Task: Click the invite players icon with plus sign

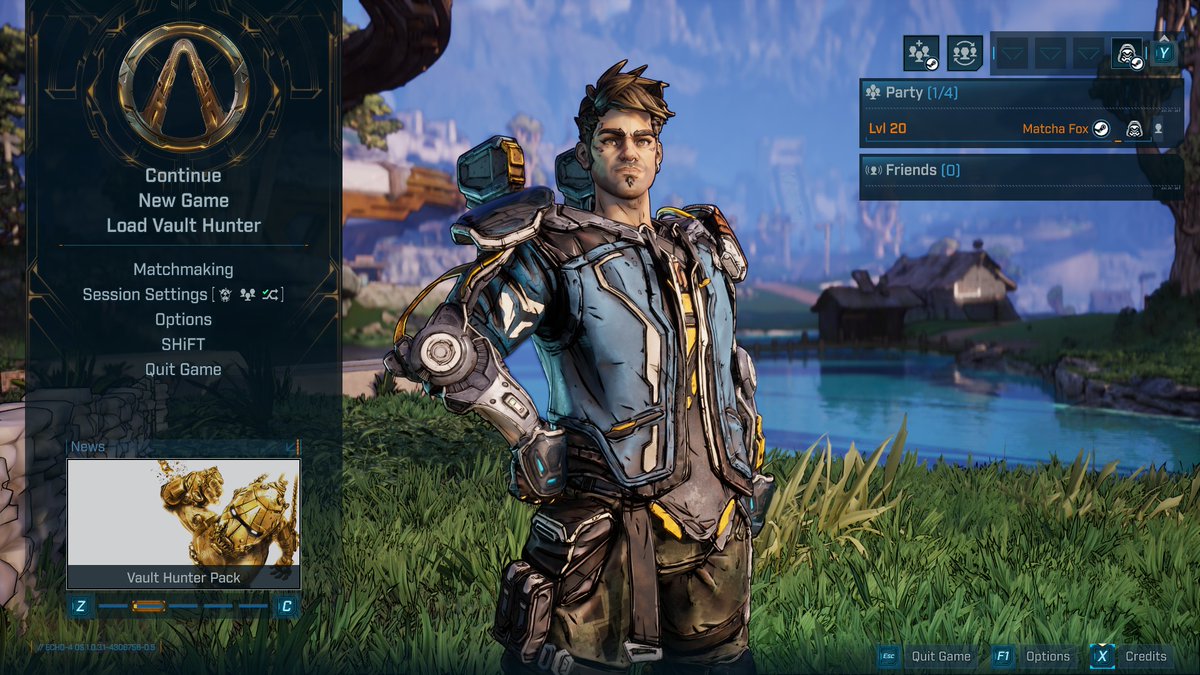Action: pyautogui.click(x=921, y=53)
